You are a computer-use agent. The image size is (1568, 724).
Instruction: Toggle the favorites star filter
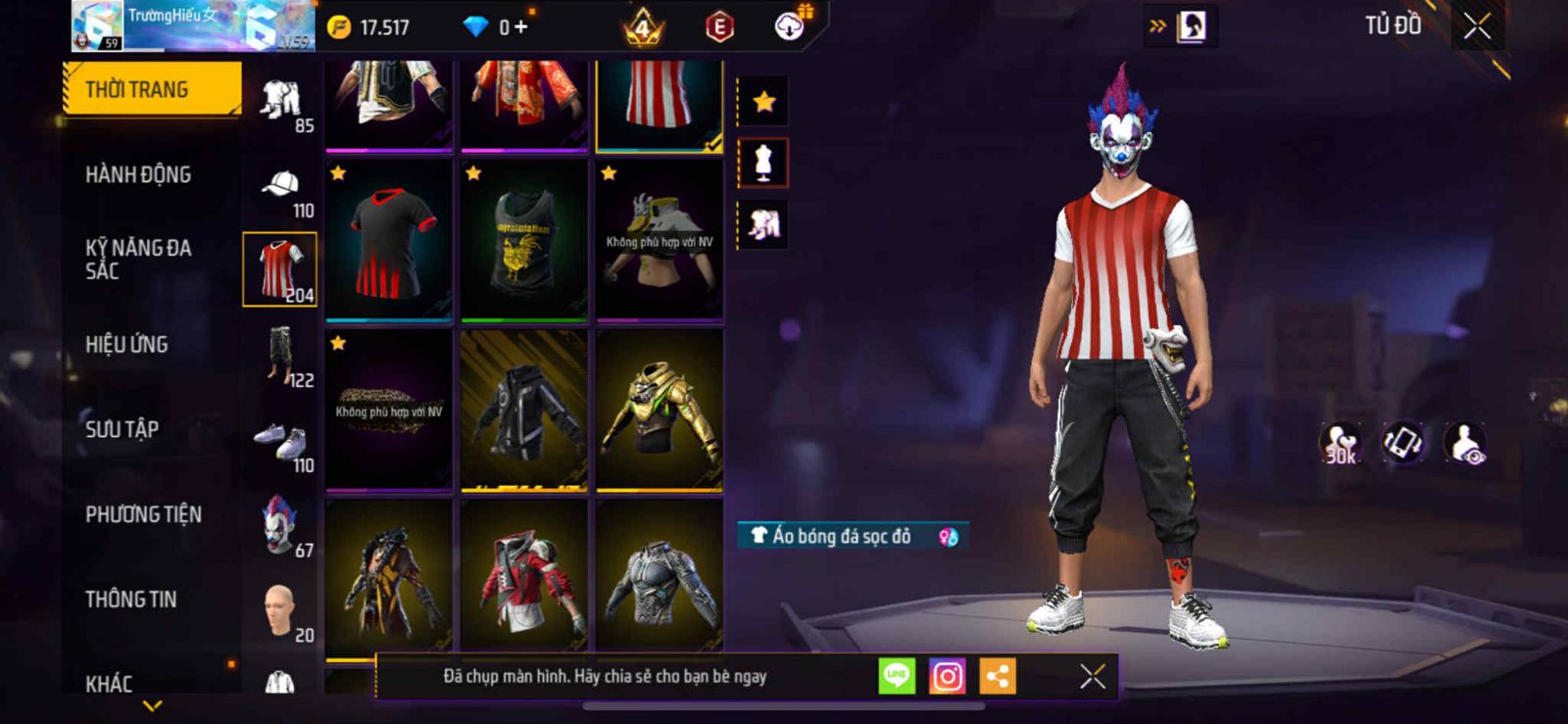[x=763, y=101]
